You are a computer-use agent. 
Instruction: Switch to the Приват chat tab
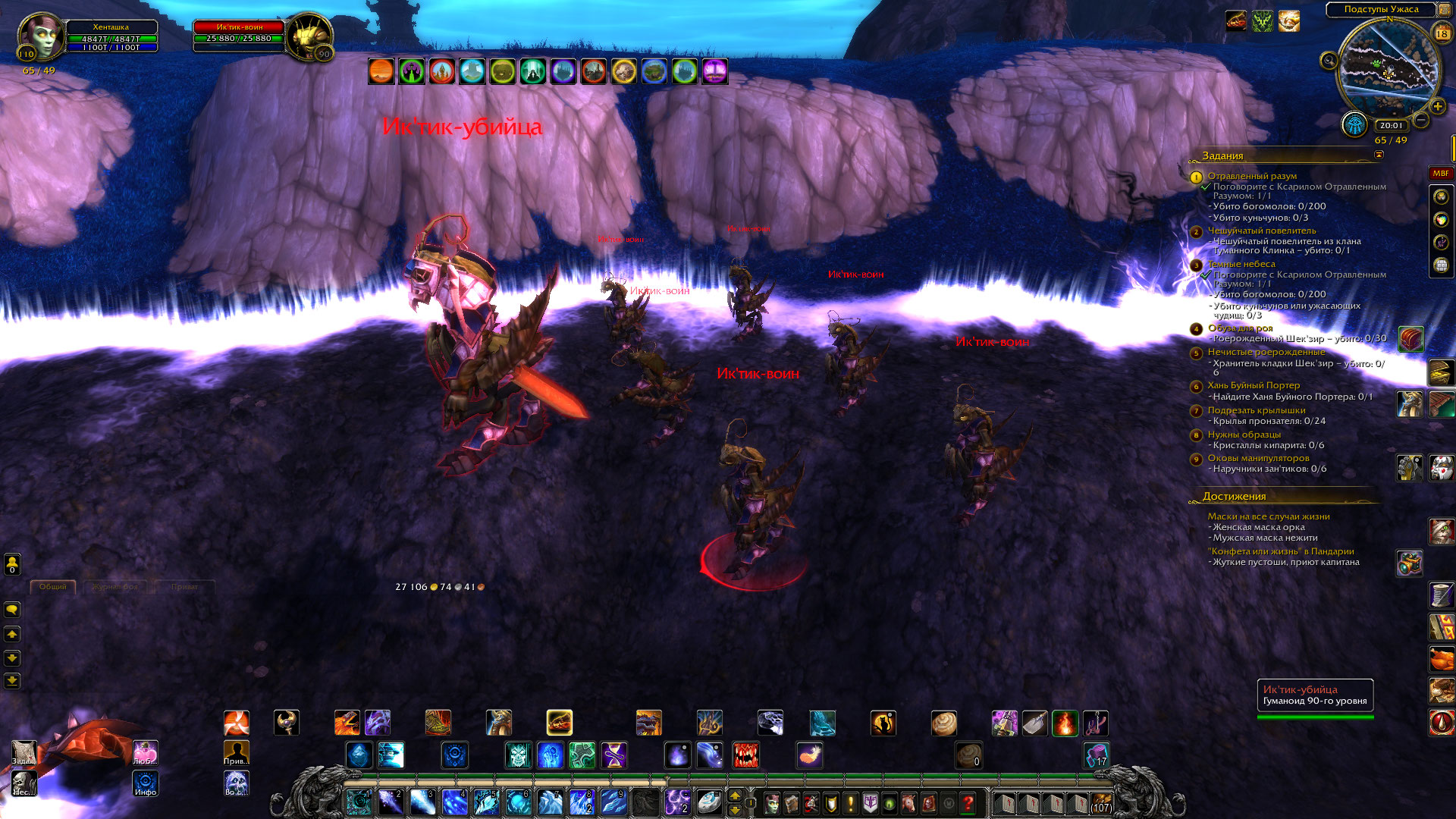click(x=184, y=587)
